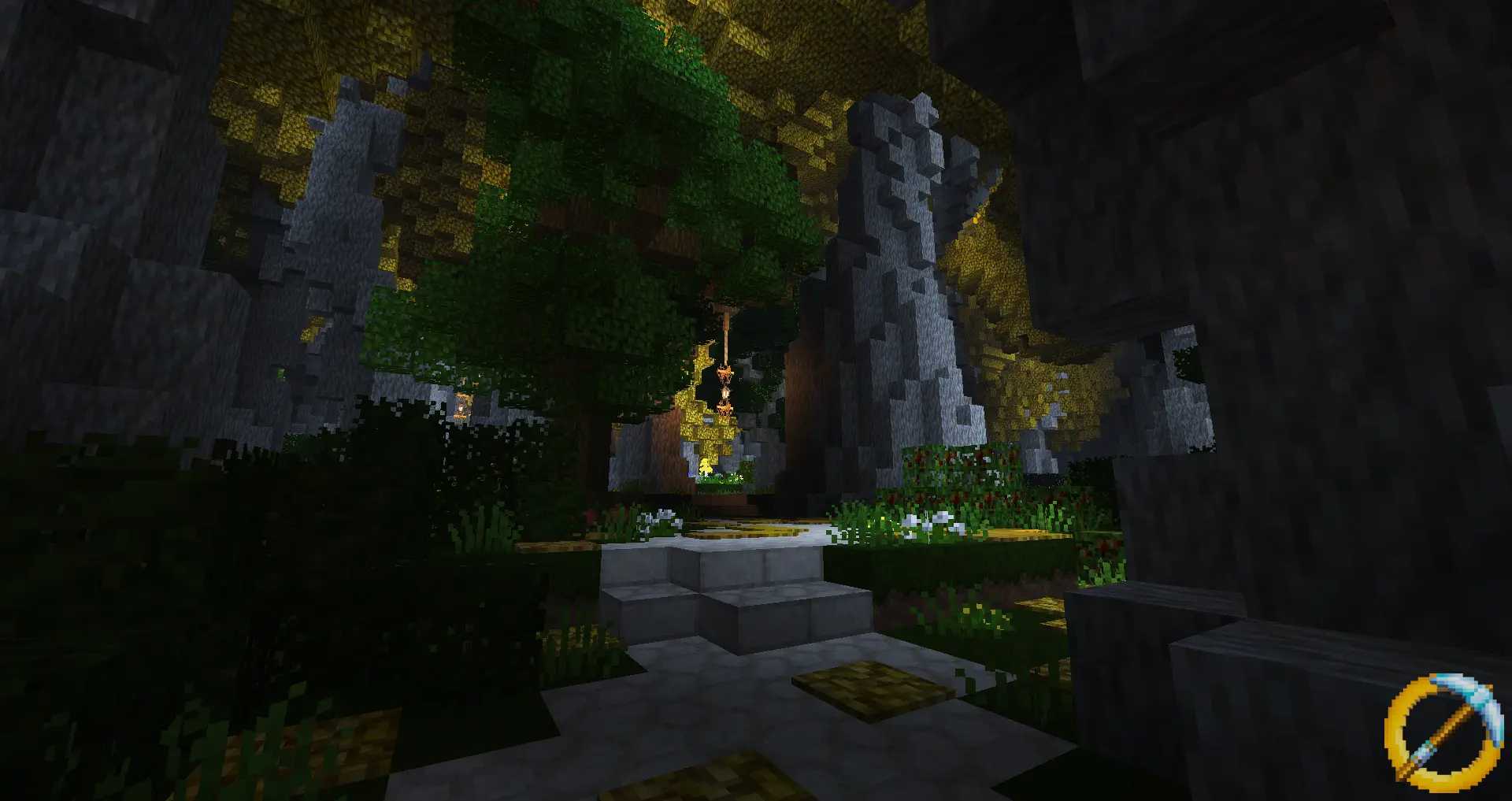Click the hanging lantern on the chain
The image size is (1512, 801).
[724, 373]
